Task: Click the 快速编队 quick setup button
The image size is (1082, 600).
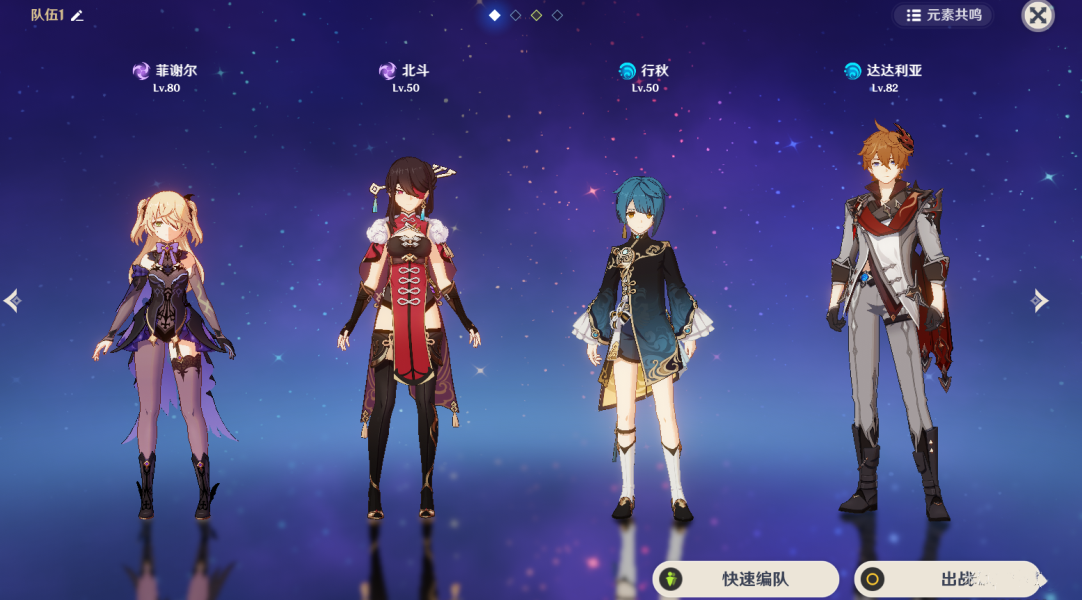Action: pyautogui.click(x=745, y=579)
